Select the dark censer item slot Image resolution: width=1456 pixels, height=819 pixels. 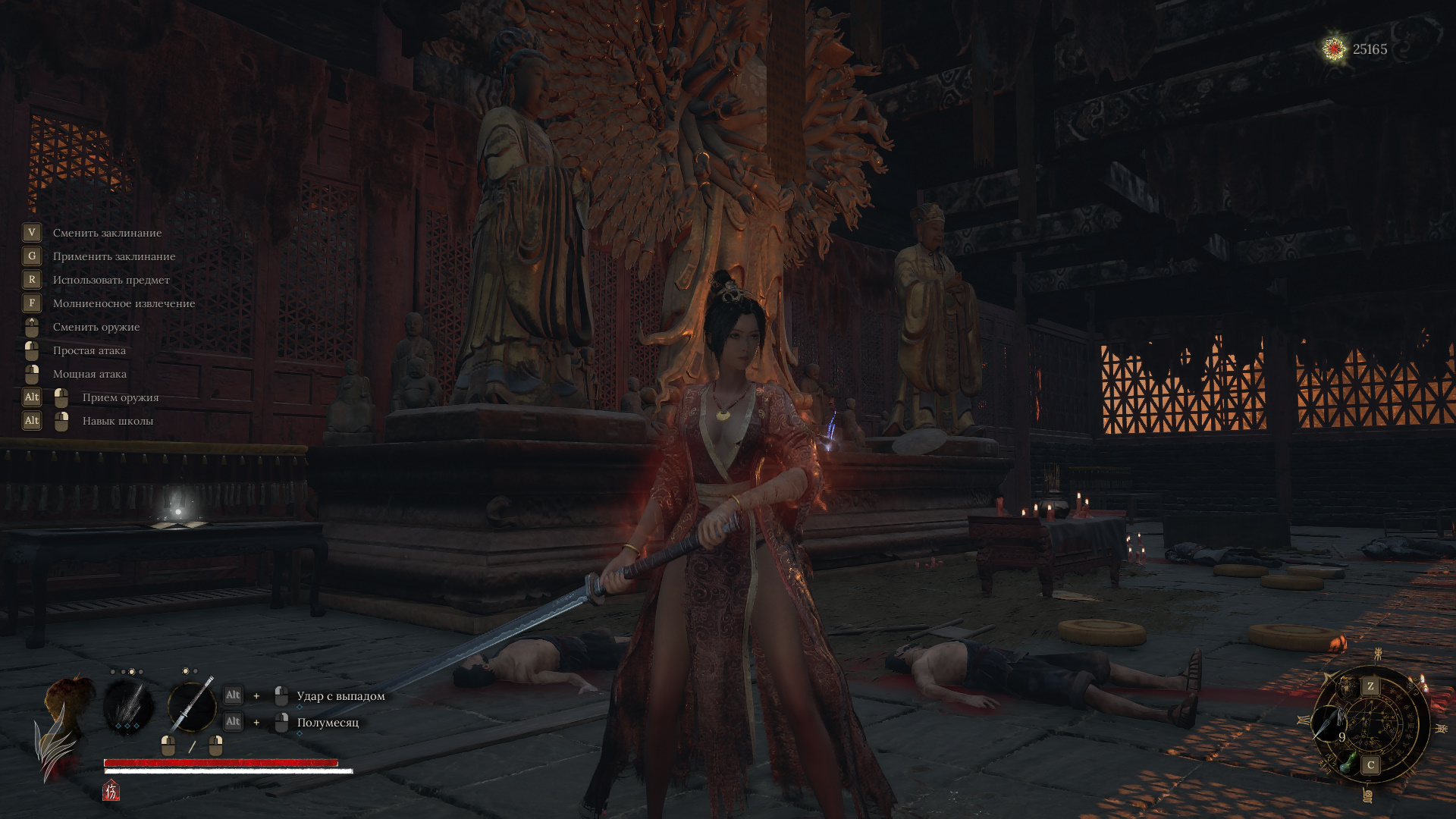[1347, 686]
